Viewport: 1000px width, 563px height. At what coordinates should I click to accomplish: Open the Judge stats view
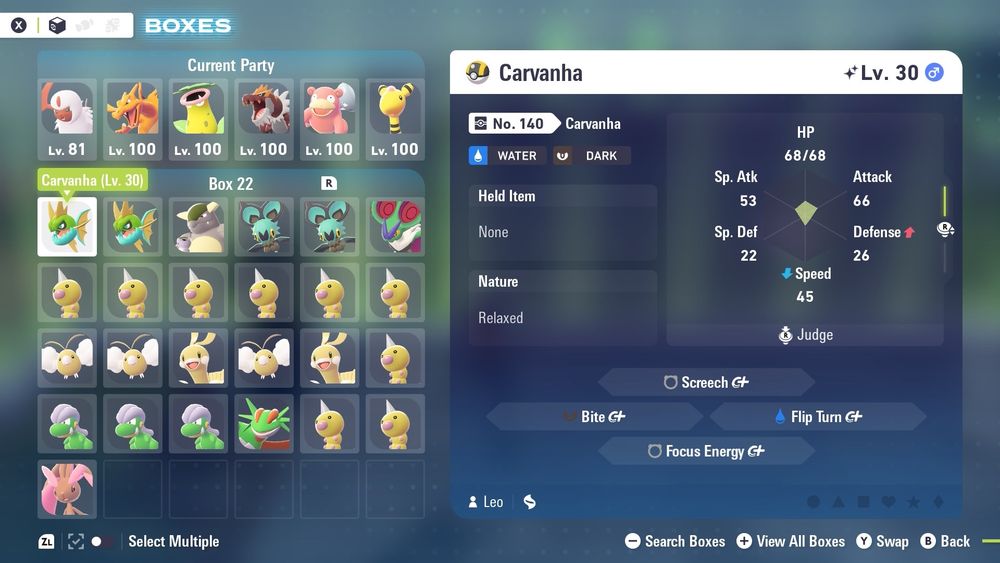point(805,335)
